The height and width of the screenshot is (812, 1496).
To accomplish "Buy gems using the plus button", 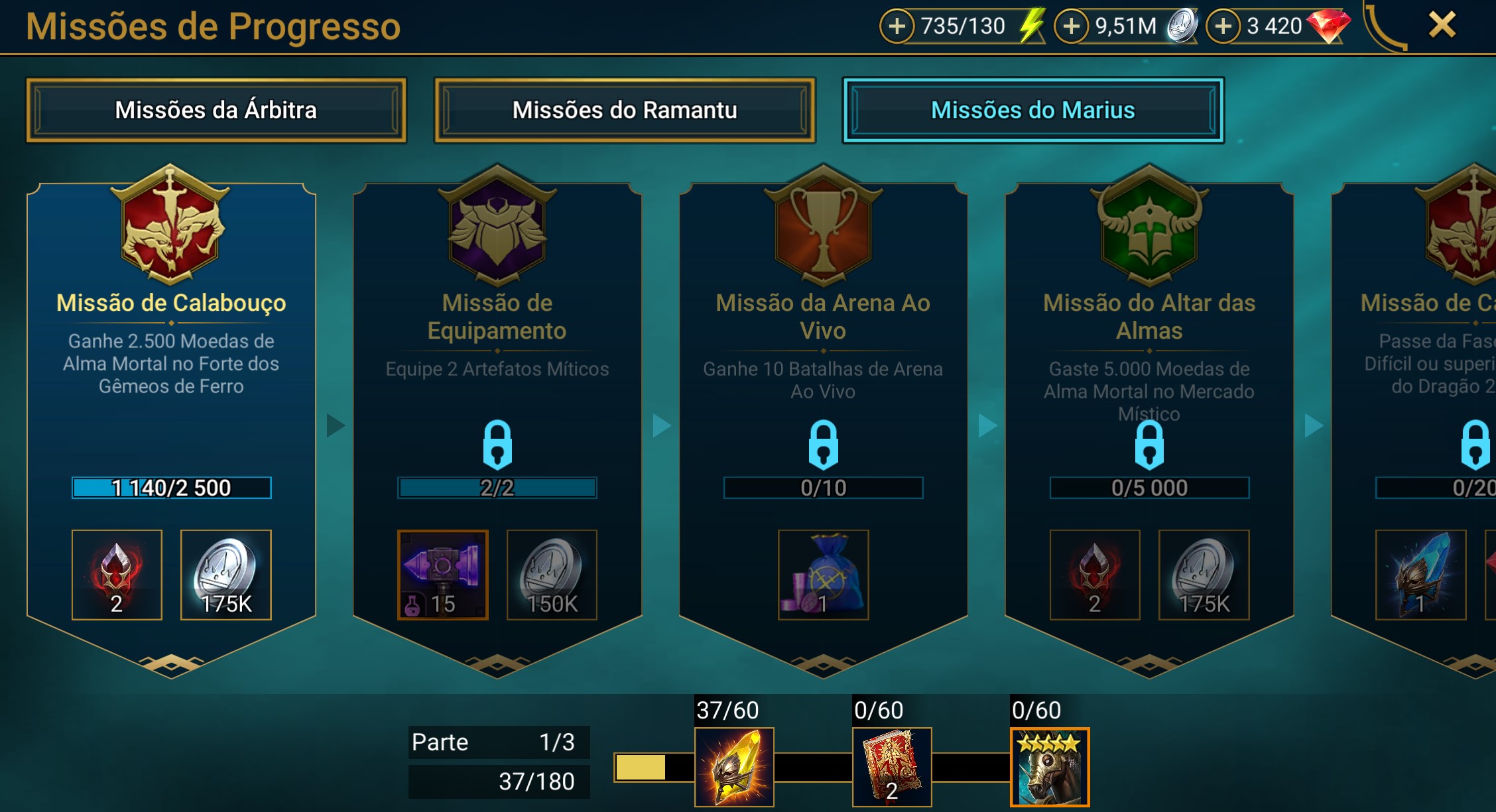I will point(1223,27).
